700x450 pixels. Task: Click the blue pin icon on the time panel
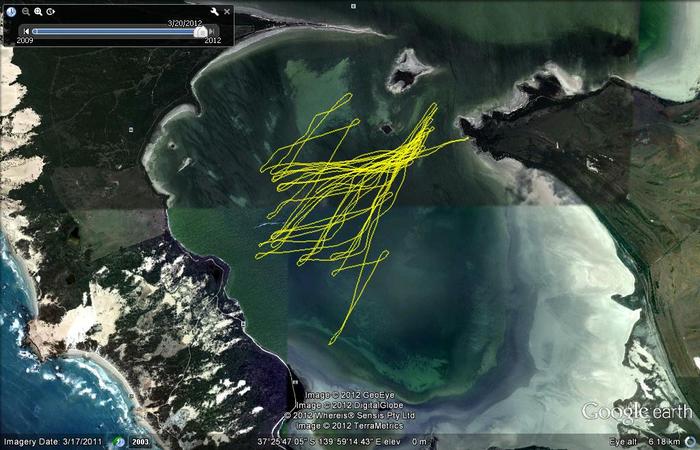[x=9, y=11]
